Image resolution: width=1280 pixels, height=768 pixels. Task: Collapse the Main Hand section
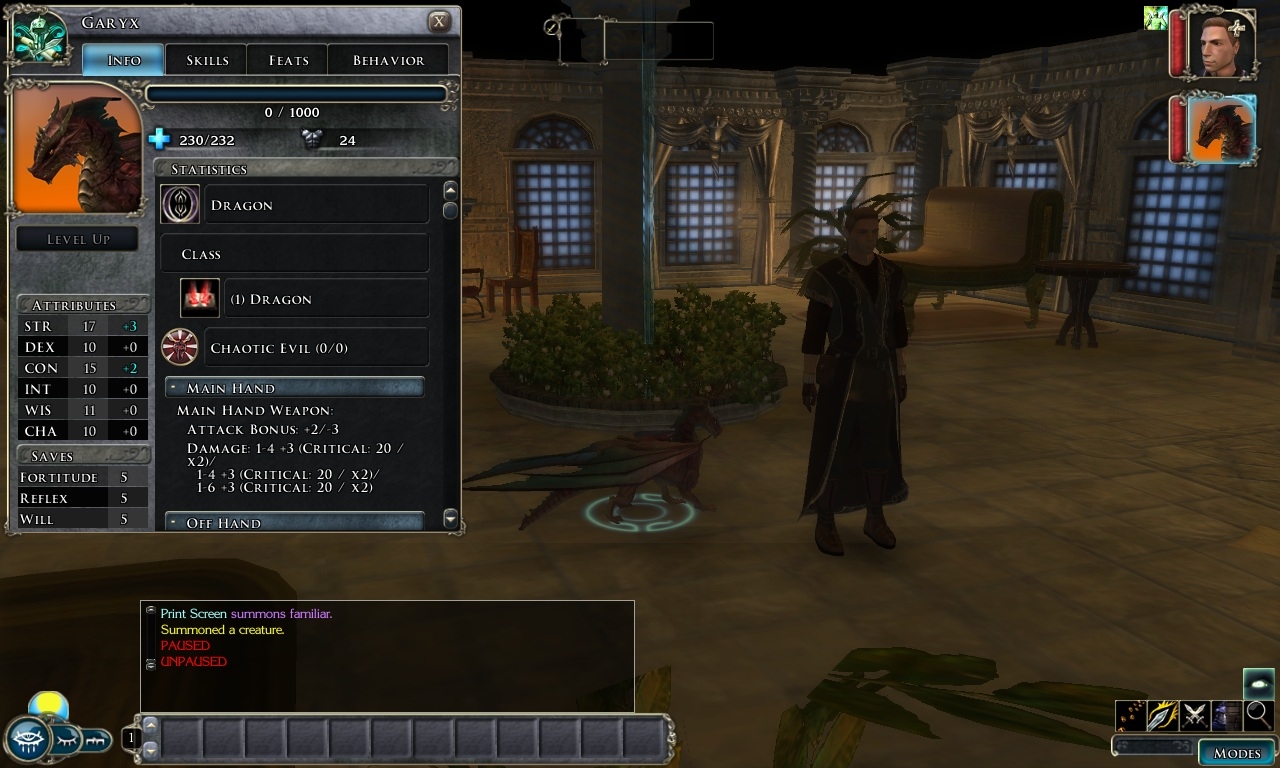tap(174, 388)
